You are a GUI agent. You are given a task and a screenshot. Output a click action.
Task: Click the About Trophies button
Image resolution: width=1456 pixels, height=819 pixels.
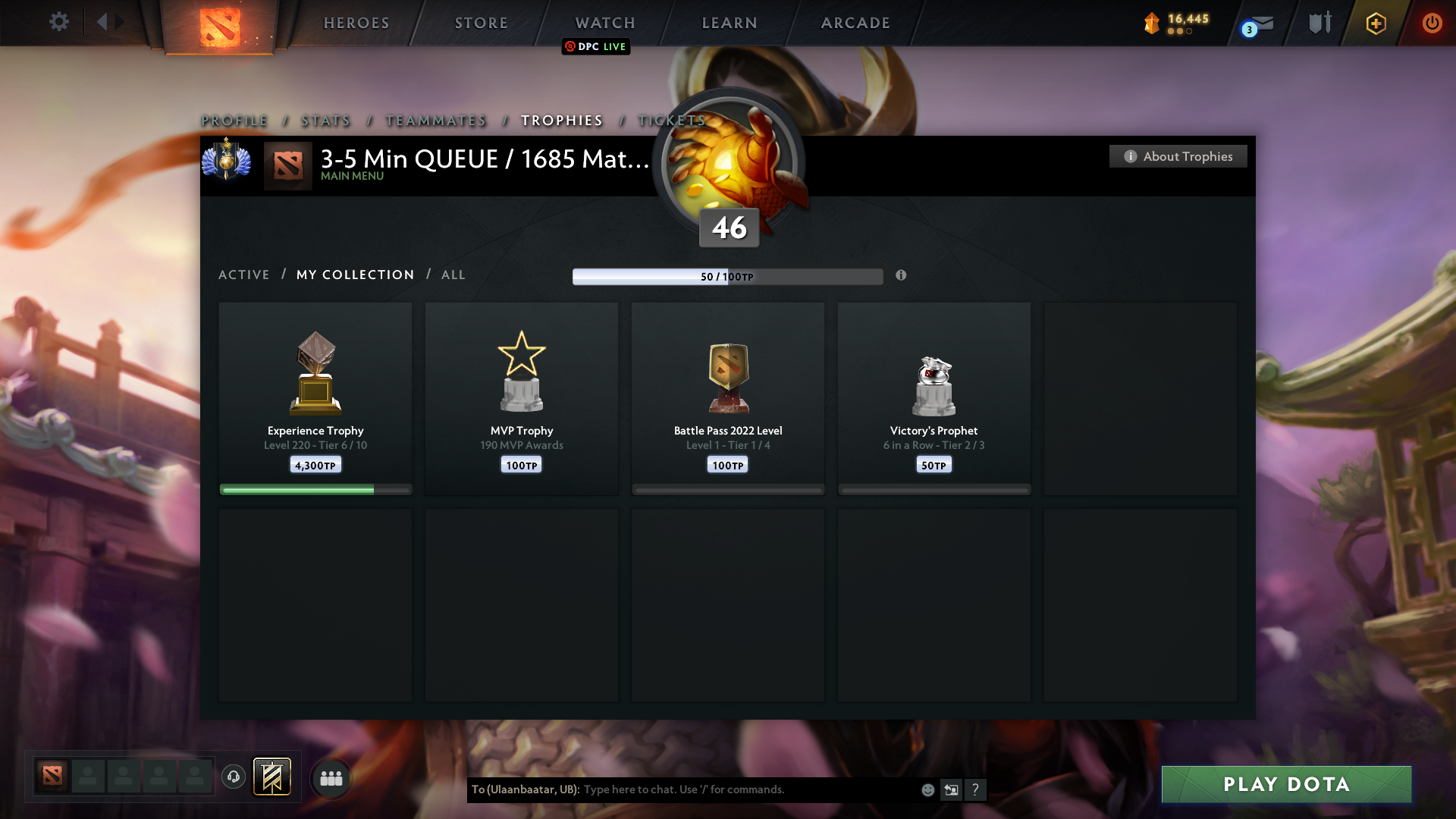[x=1177, y=156]
